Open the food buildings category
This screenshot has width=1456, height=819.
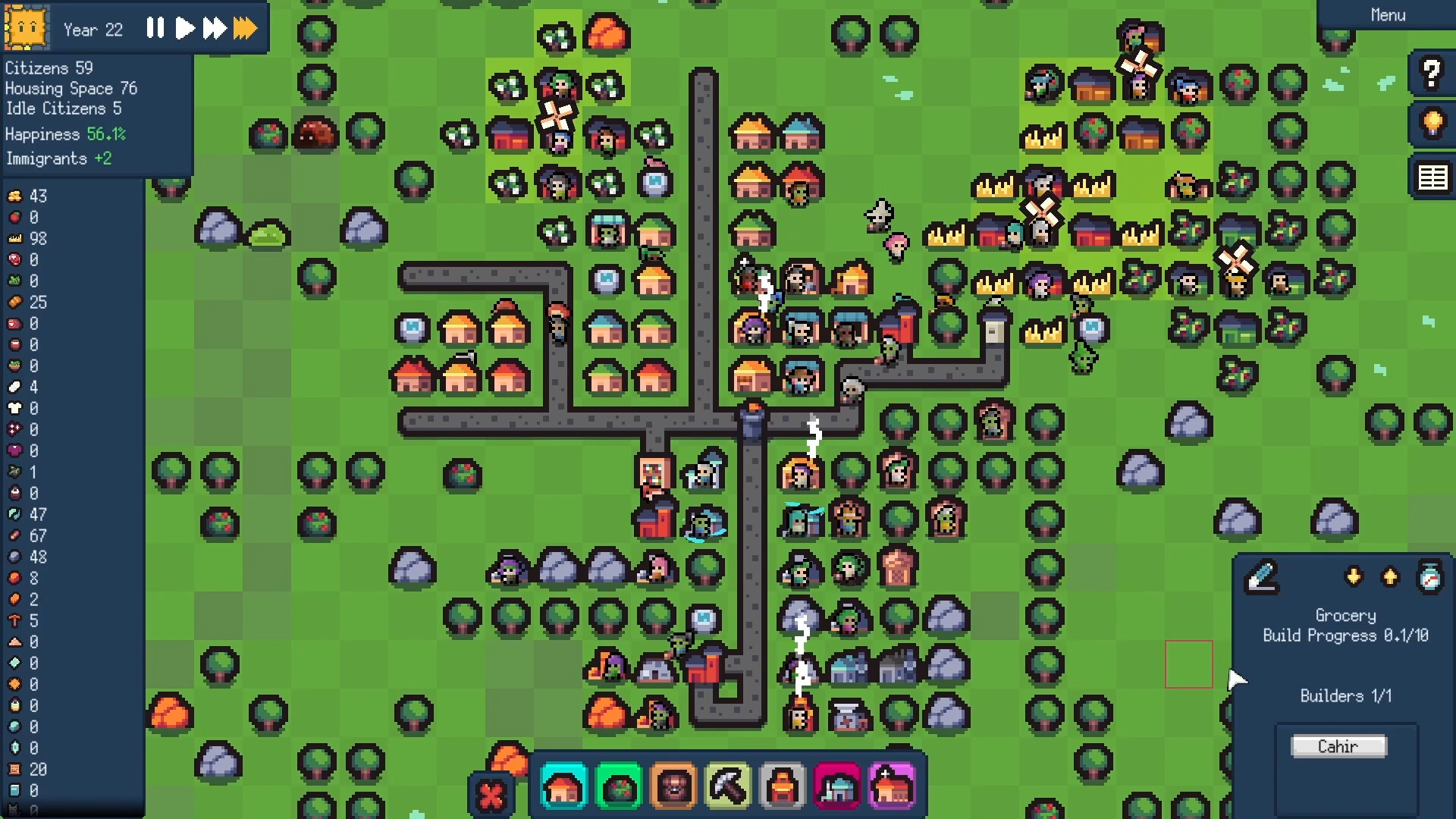pos(619,787)
